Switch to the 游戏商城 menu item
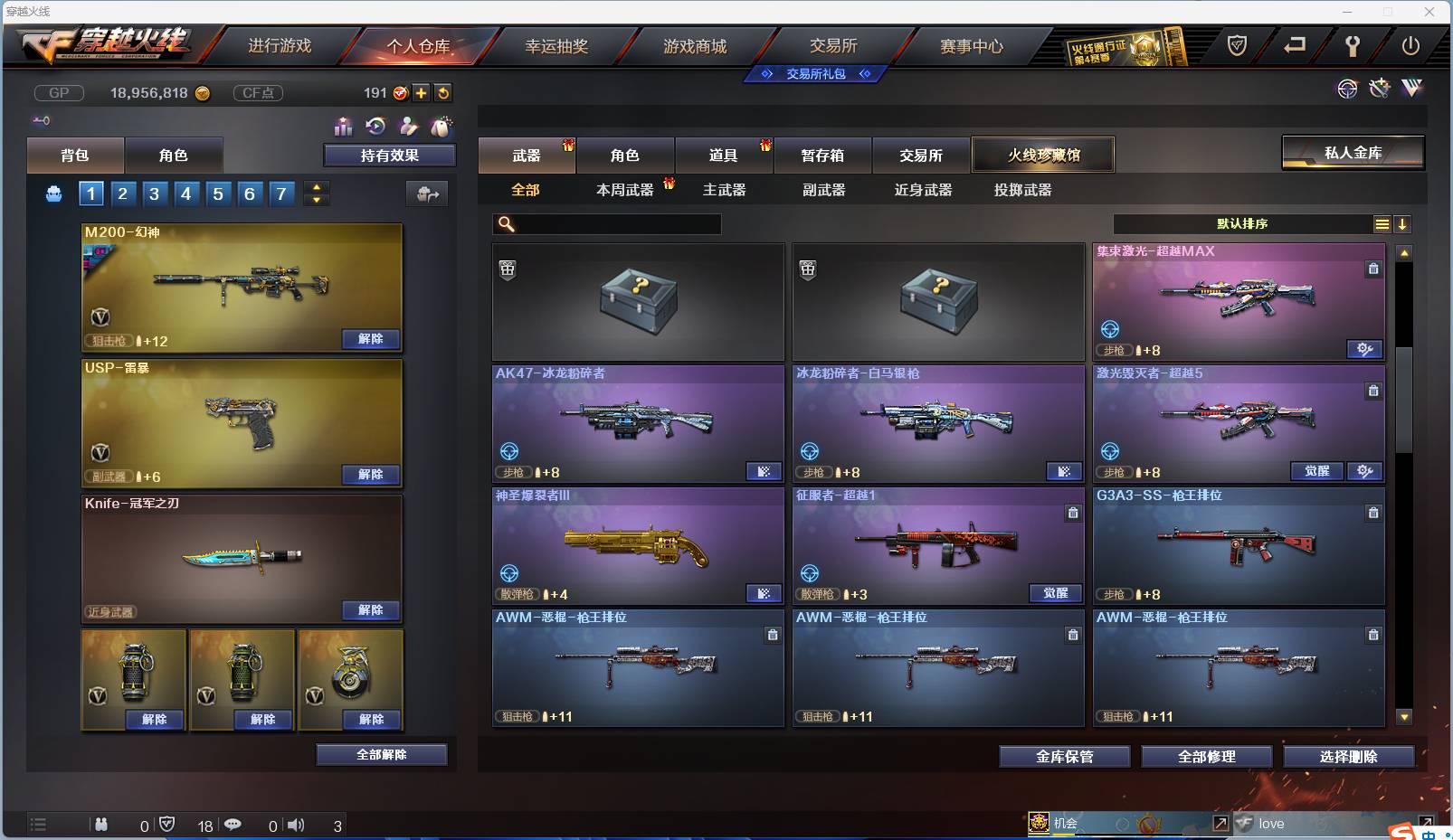This screenshot has width=1453, height=840. pyautogui.click(x=697, y=45)
